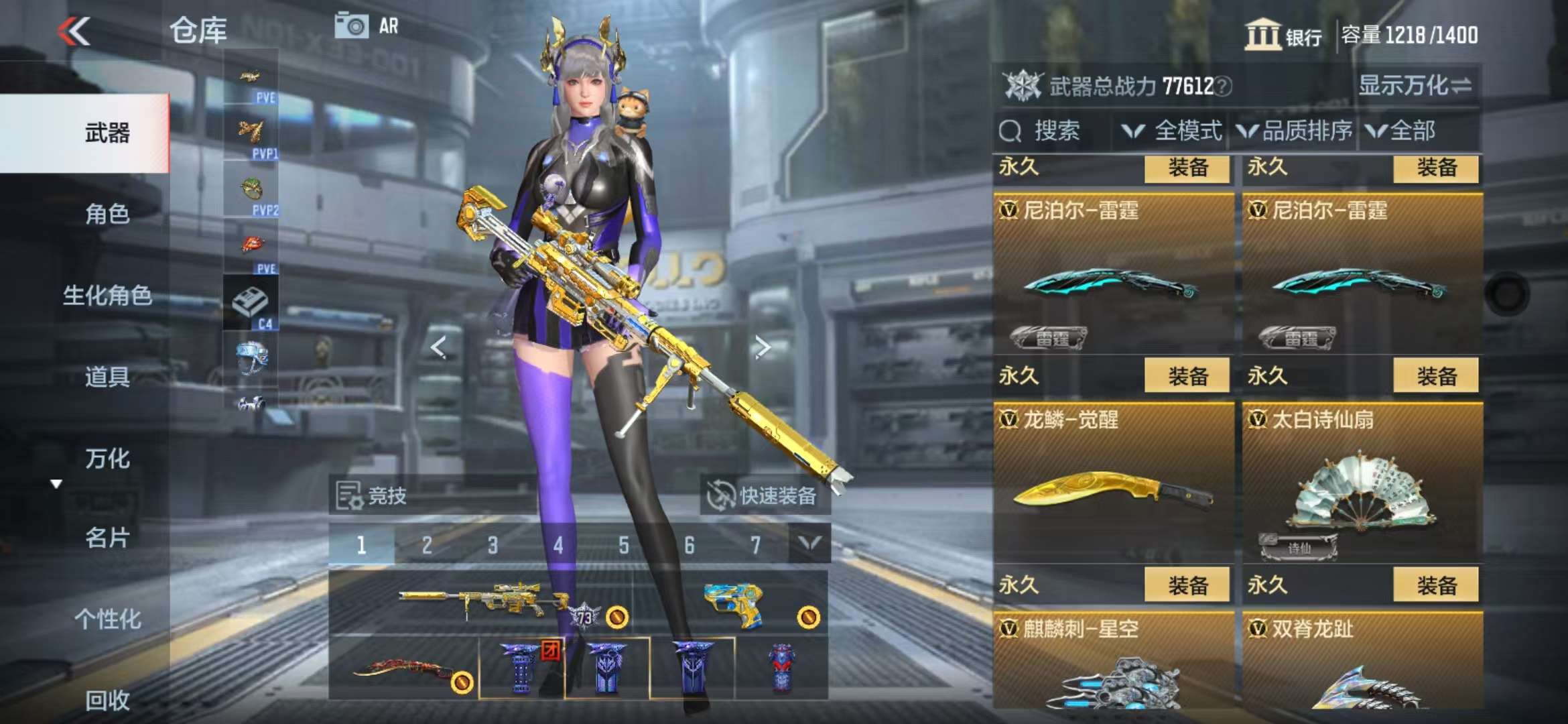Open the 银行 bank

pos(1283,35)
